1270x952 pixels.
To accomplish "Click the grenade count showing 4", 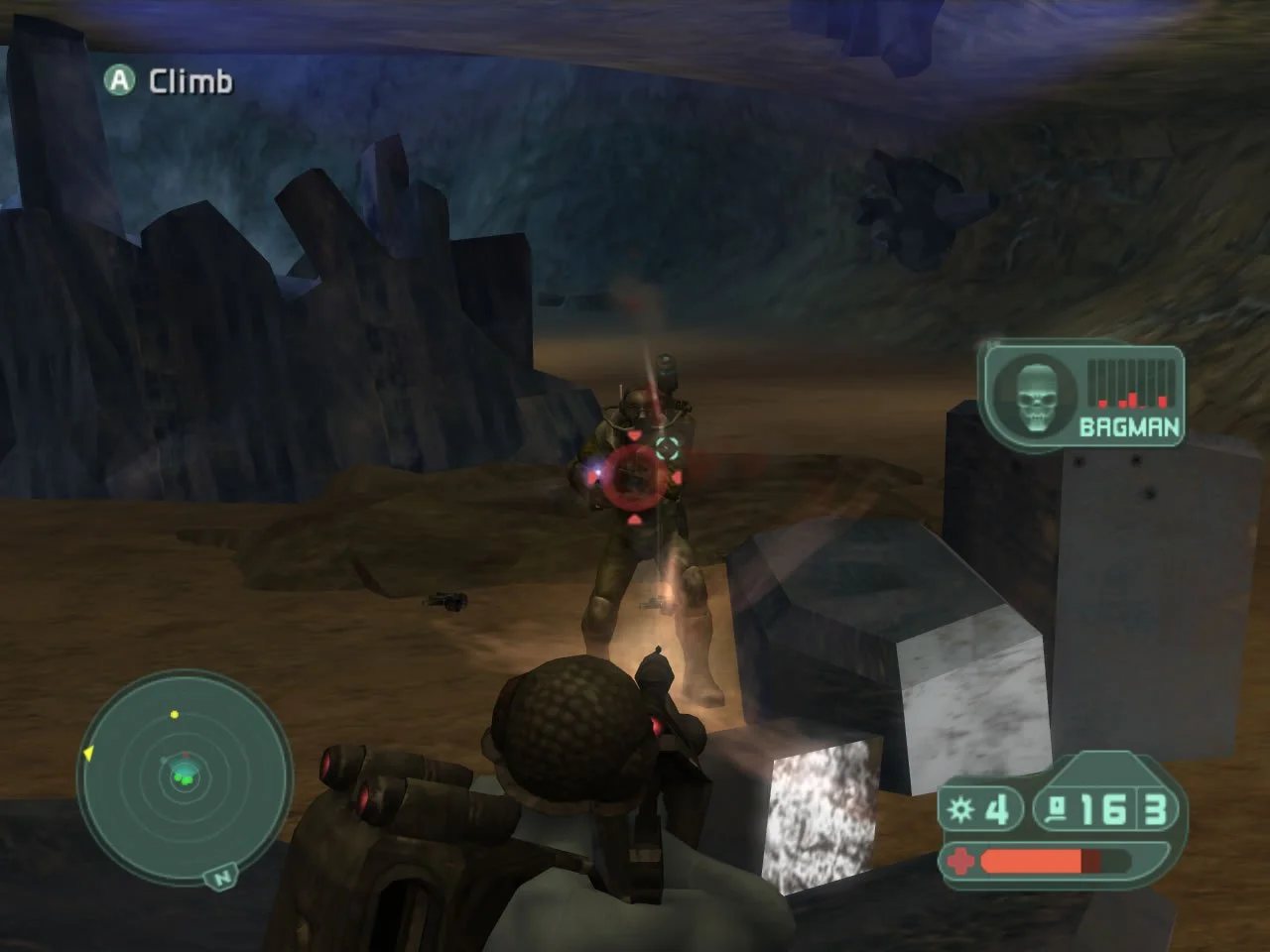I will point(997,809).
